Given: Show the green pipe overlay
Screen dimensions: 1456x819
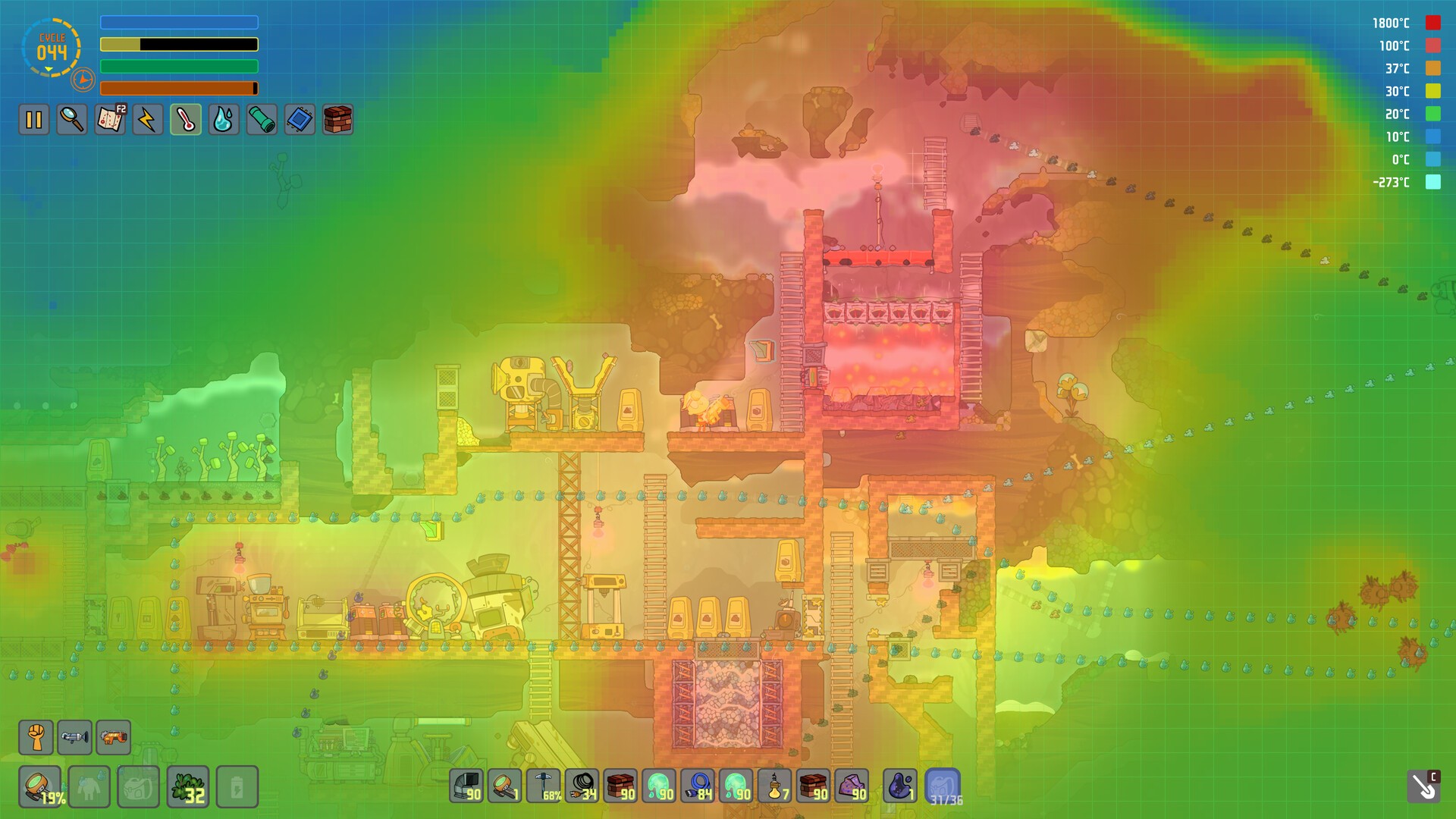Looking at the screenshot, I should [262, 120].
